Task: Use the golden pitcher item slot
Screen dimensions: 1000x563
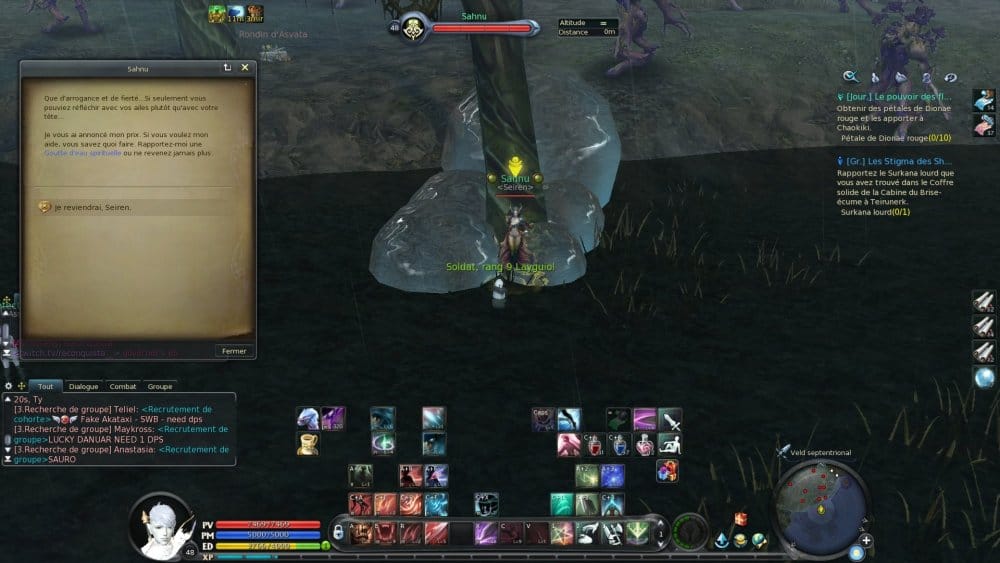Action: pyautogui.click(x=308, y=444)
